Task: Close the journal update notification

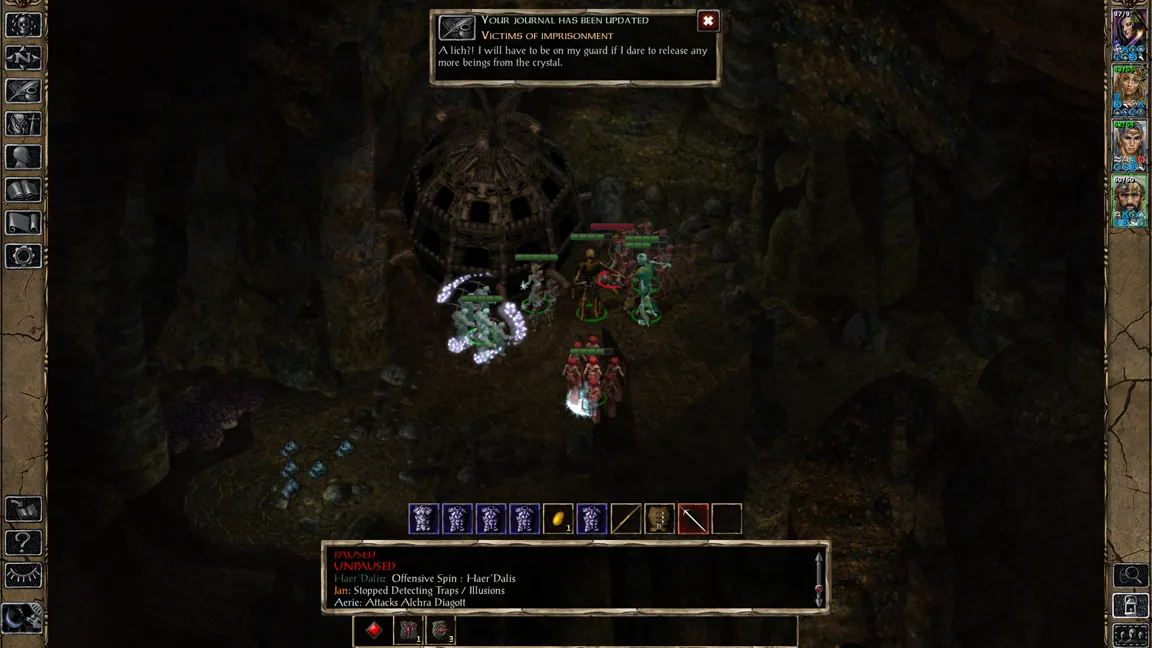Action: [x=708, y=21]
